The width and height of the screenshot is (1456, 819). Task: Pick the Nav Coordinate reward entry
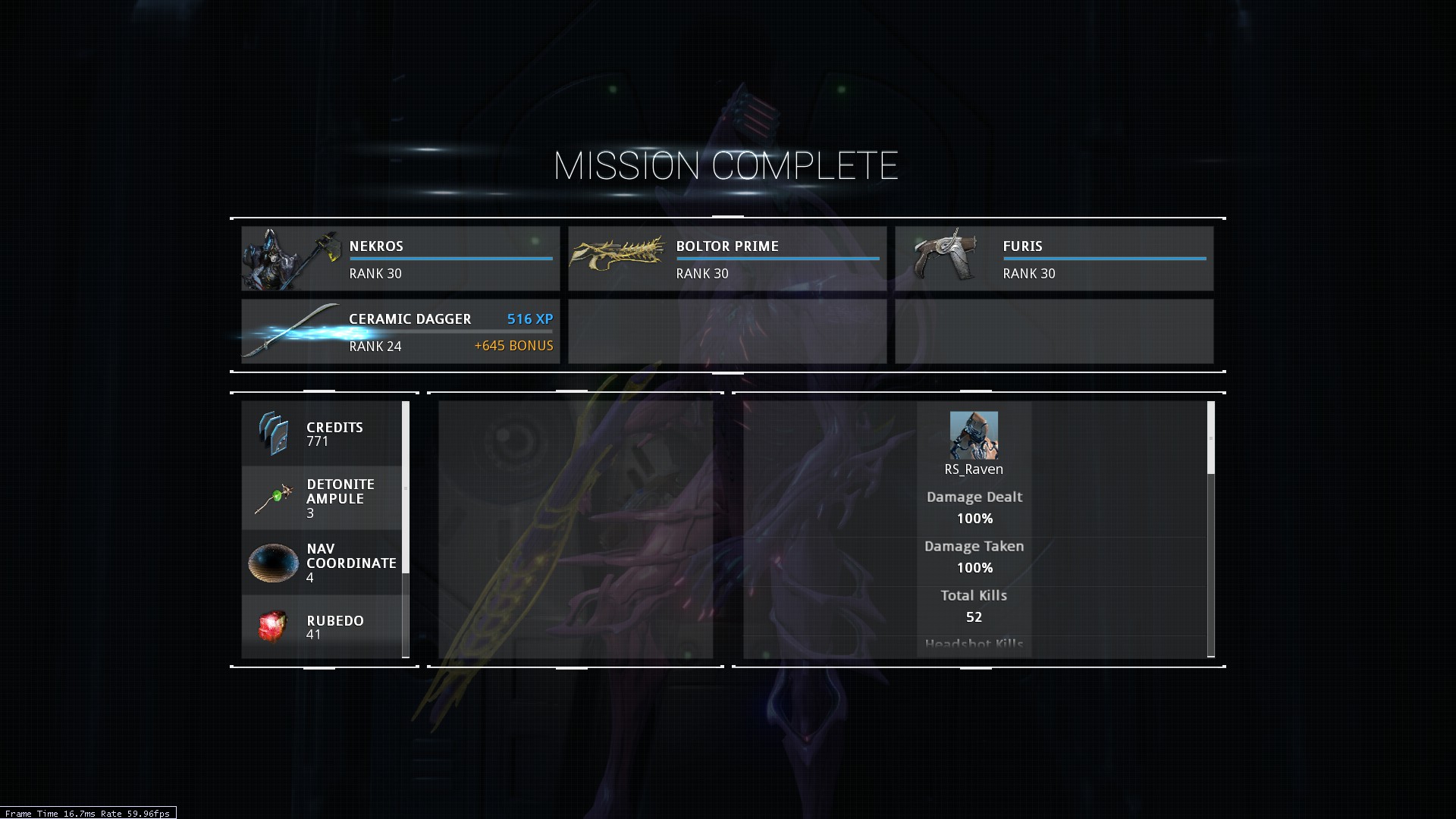(322, 563)
